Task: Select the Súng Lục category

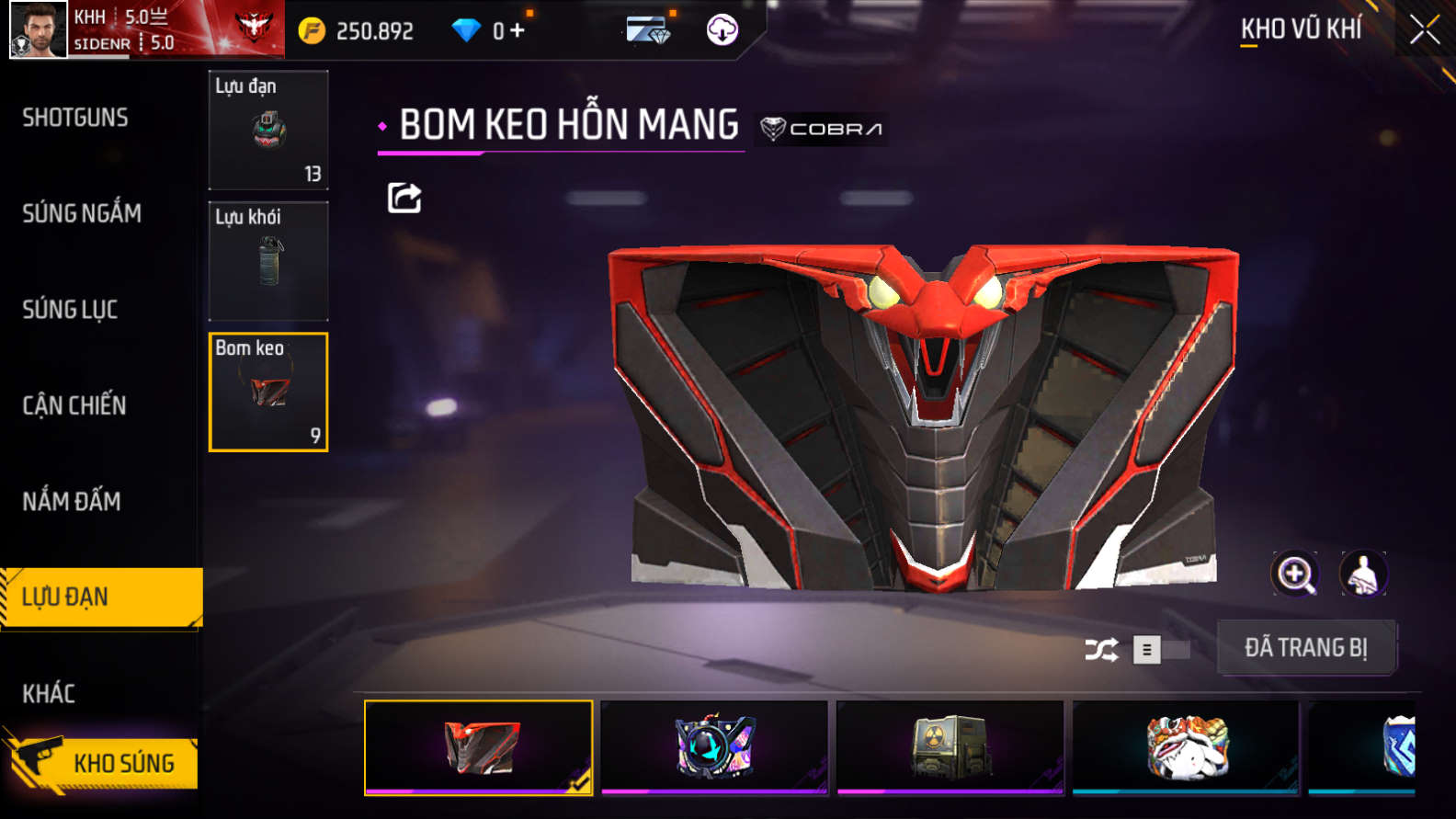Action: pyautogui.click(x=70, y=310)
